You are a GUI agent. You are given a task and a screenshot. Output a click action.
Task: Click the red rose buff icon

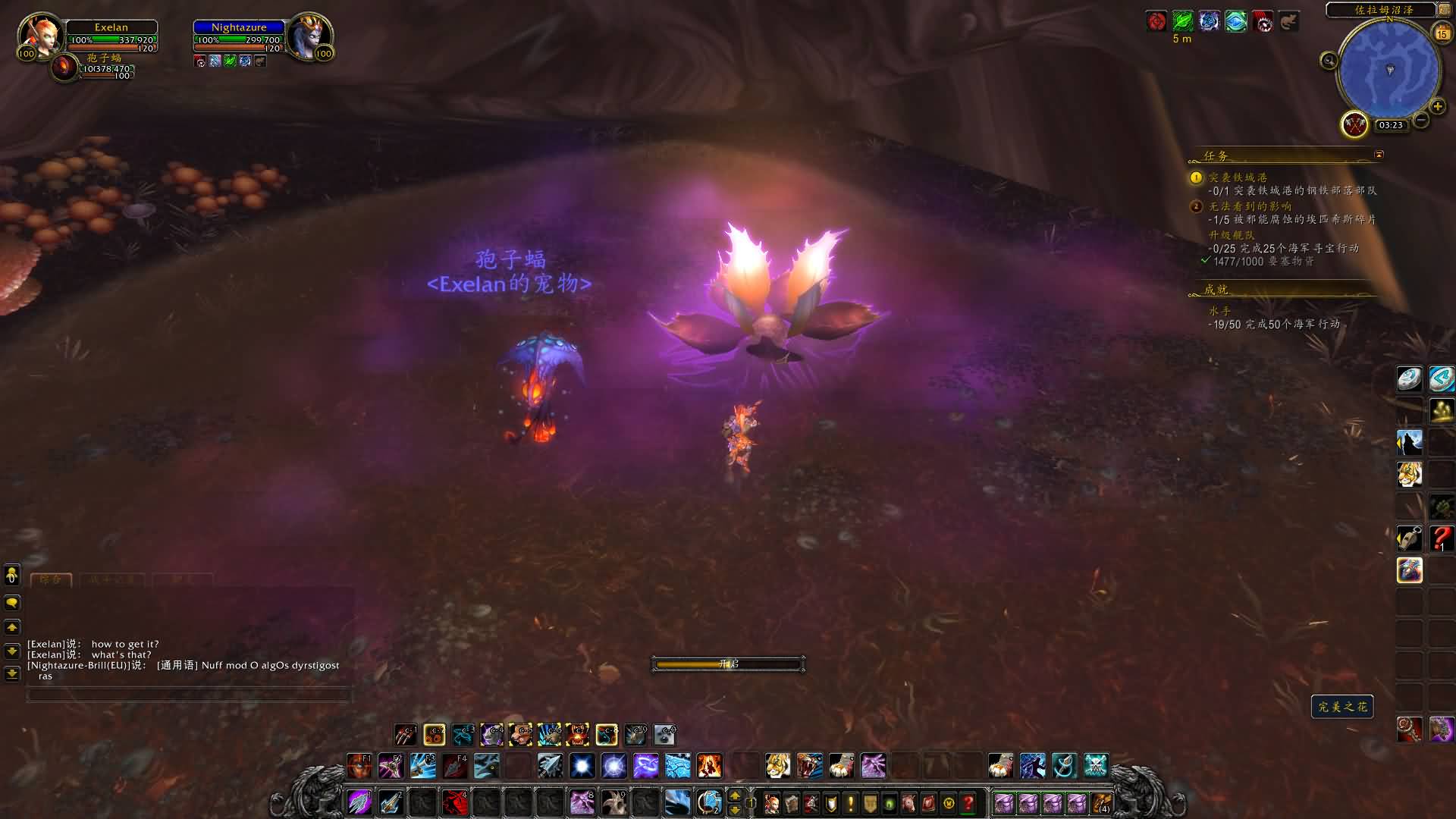tap(1156, 21)
